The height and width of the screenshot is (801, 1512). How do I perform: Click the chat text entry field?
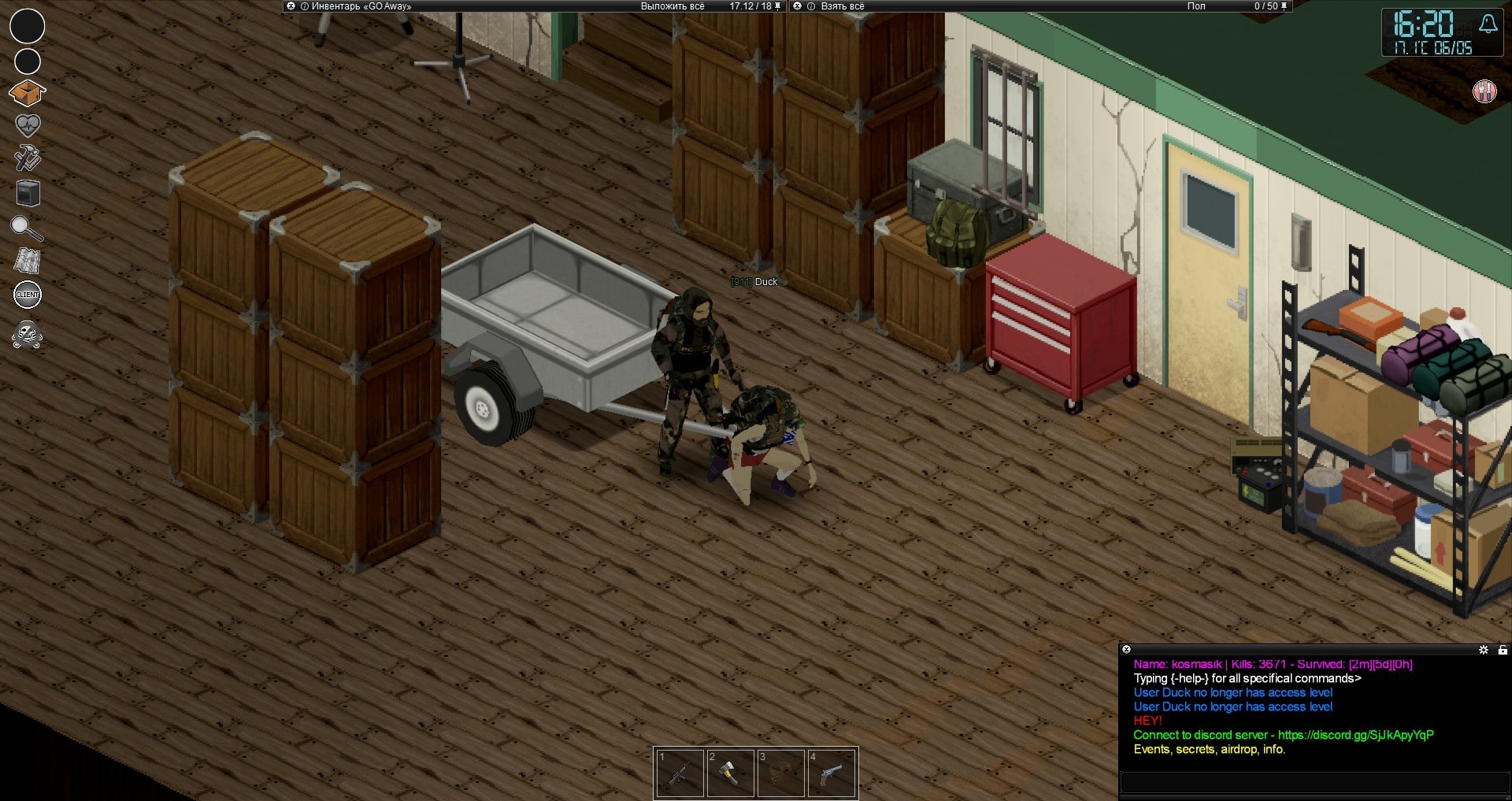[x=1314, y=782]
